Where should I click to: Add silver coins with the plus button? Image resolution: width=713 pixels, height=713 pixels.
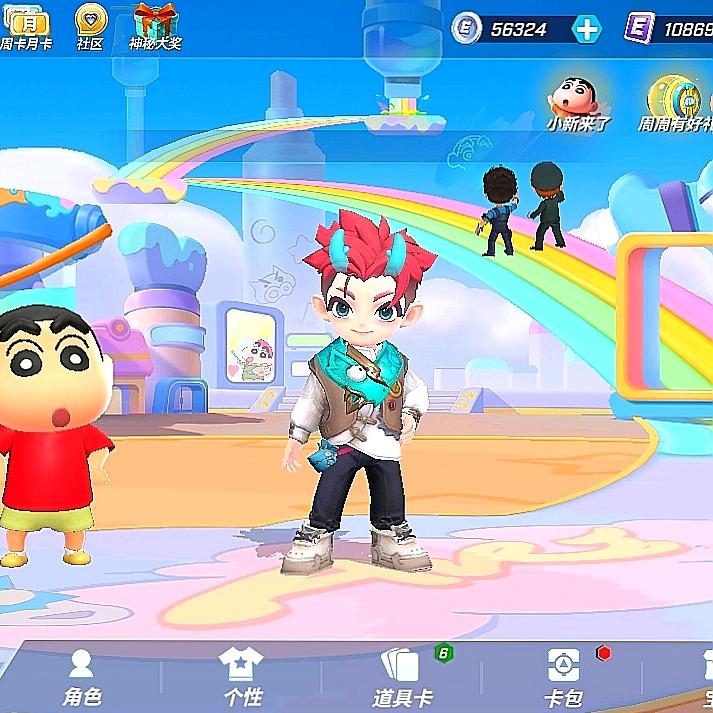coord(587,29)
